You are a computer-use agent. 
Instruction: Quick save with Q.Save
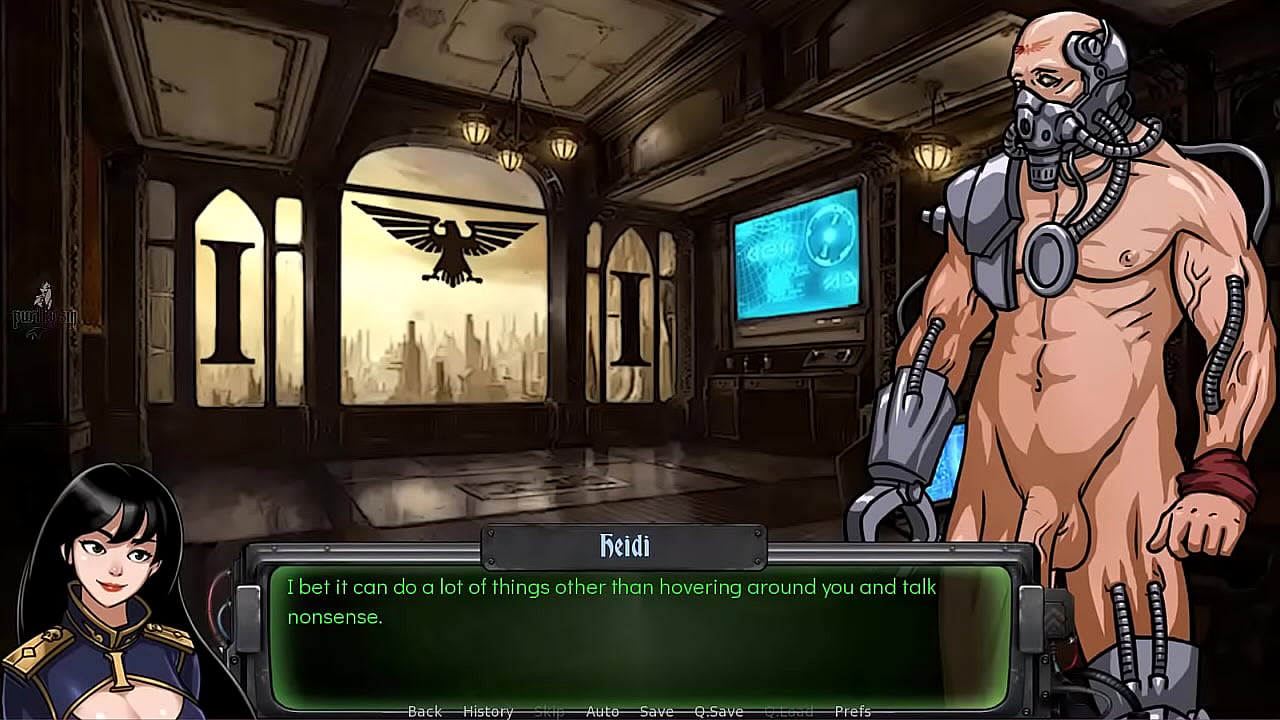click(x=718, y=711)
